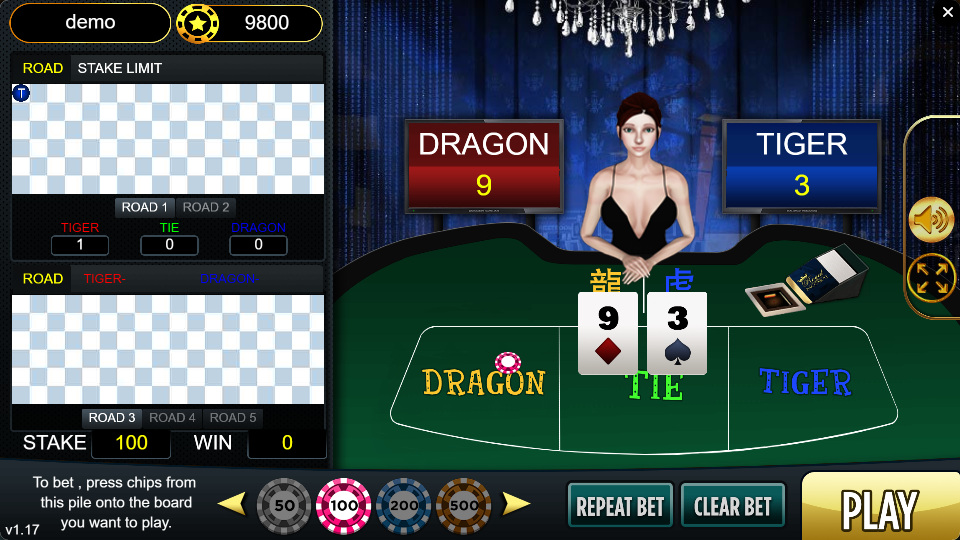Click the REPEAT BET button
Image resolution: width=960 pixels, height=540 pixels.
tap(620, 506)
